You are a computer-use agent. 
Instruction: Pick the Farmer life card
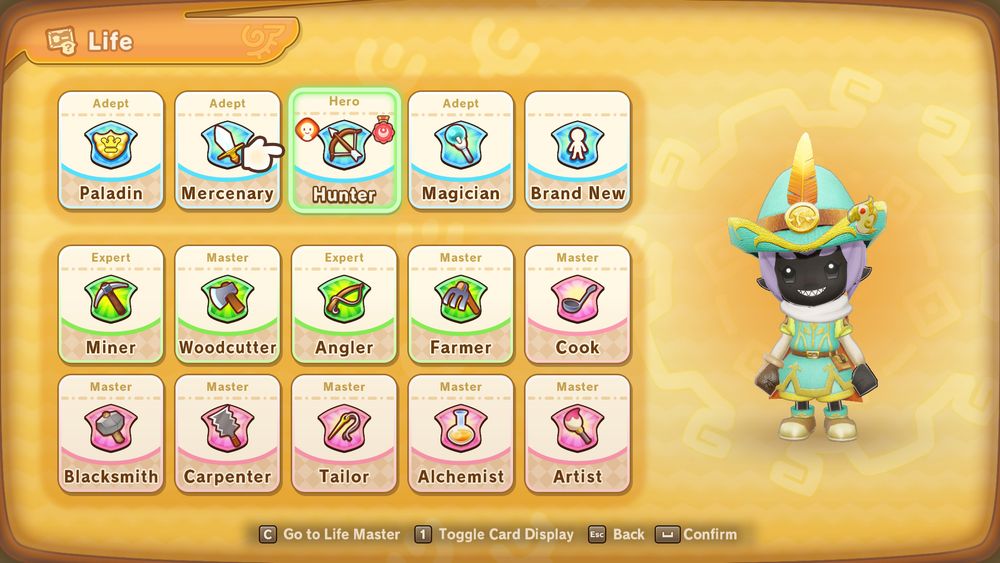pyautogui.click(x=461, y=303)
